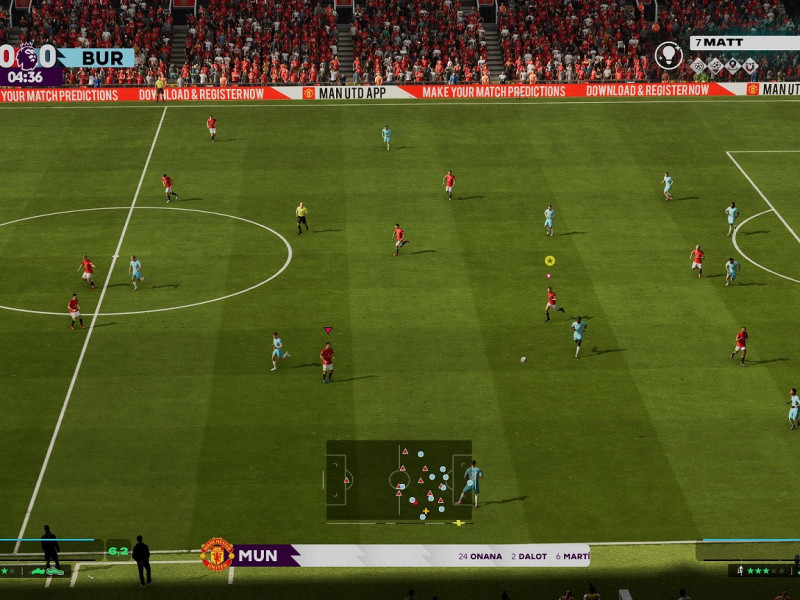Click the 7 MATT player name banner
Viewport: 800px width, 600px height.
[744, 43]
